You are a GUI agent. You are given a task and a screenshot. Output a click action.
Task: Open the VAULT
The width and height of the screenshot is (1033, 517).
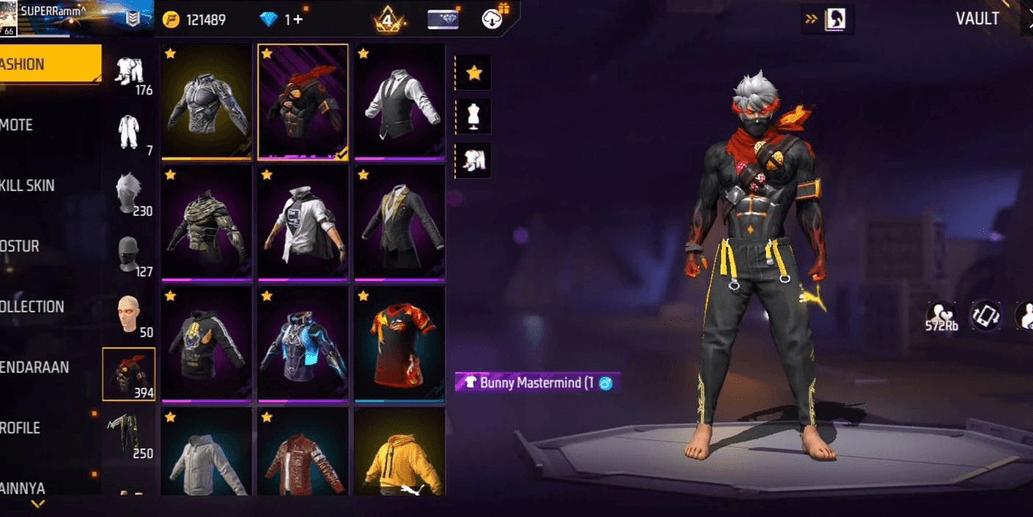pyautogui.click(x=976, y=19)
